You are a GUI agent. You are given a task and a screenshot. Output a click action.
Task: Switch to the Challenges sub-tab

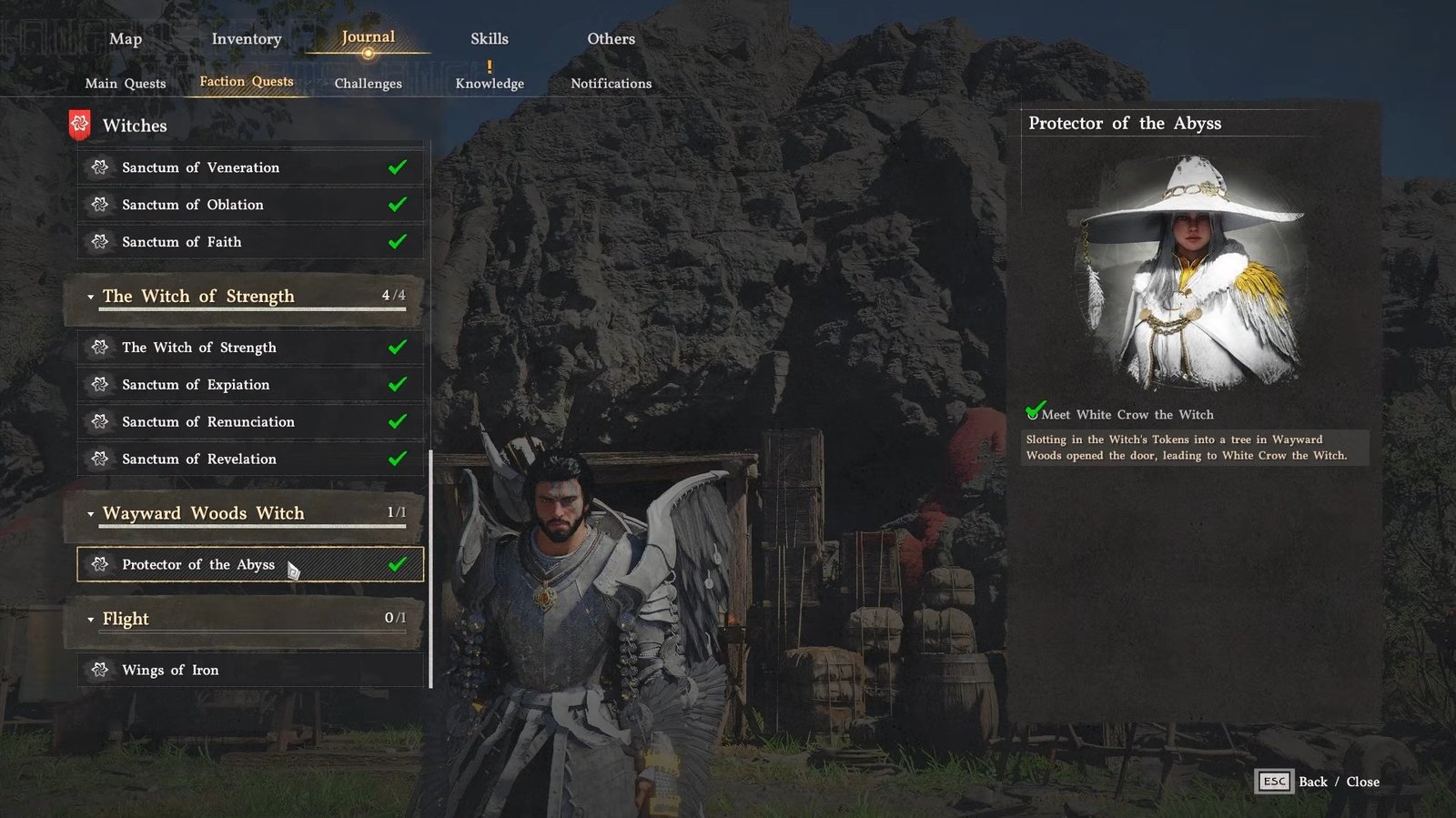click(x=368, y=84)
